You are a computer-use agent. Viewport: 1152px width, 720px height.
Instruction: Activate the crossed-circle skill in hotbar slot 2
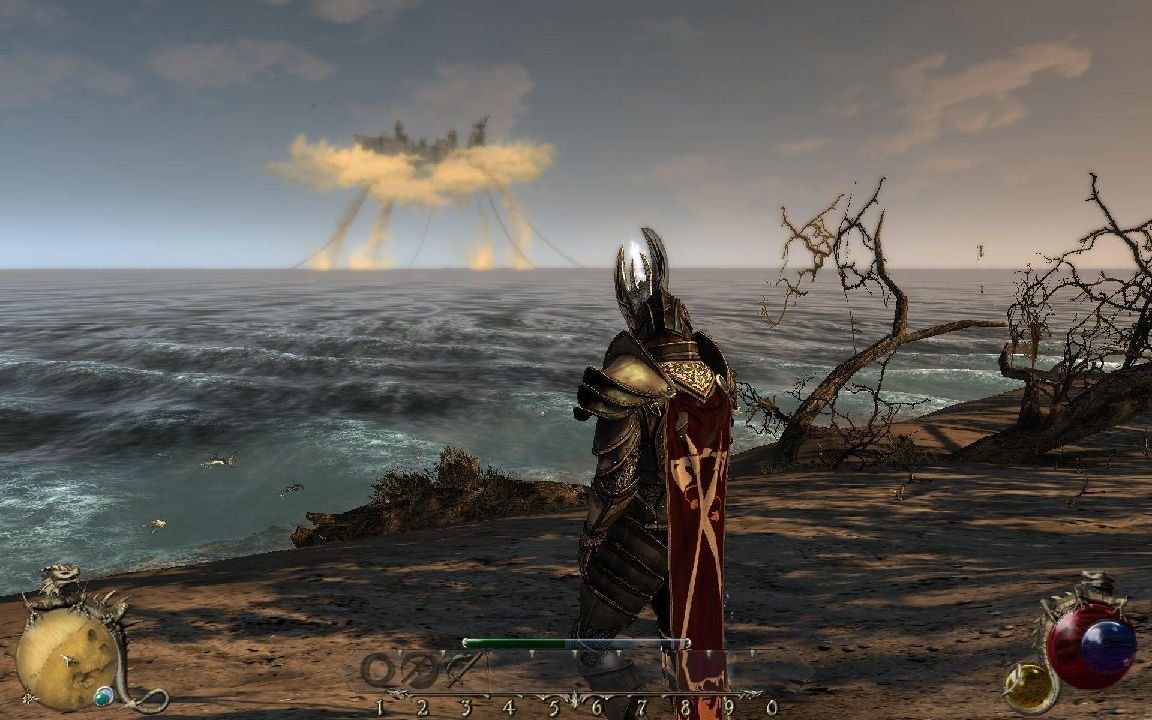[x=420, y=669]
